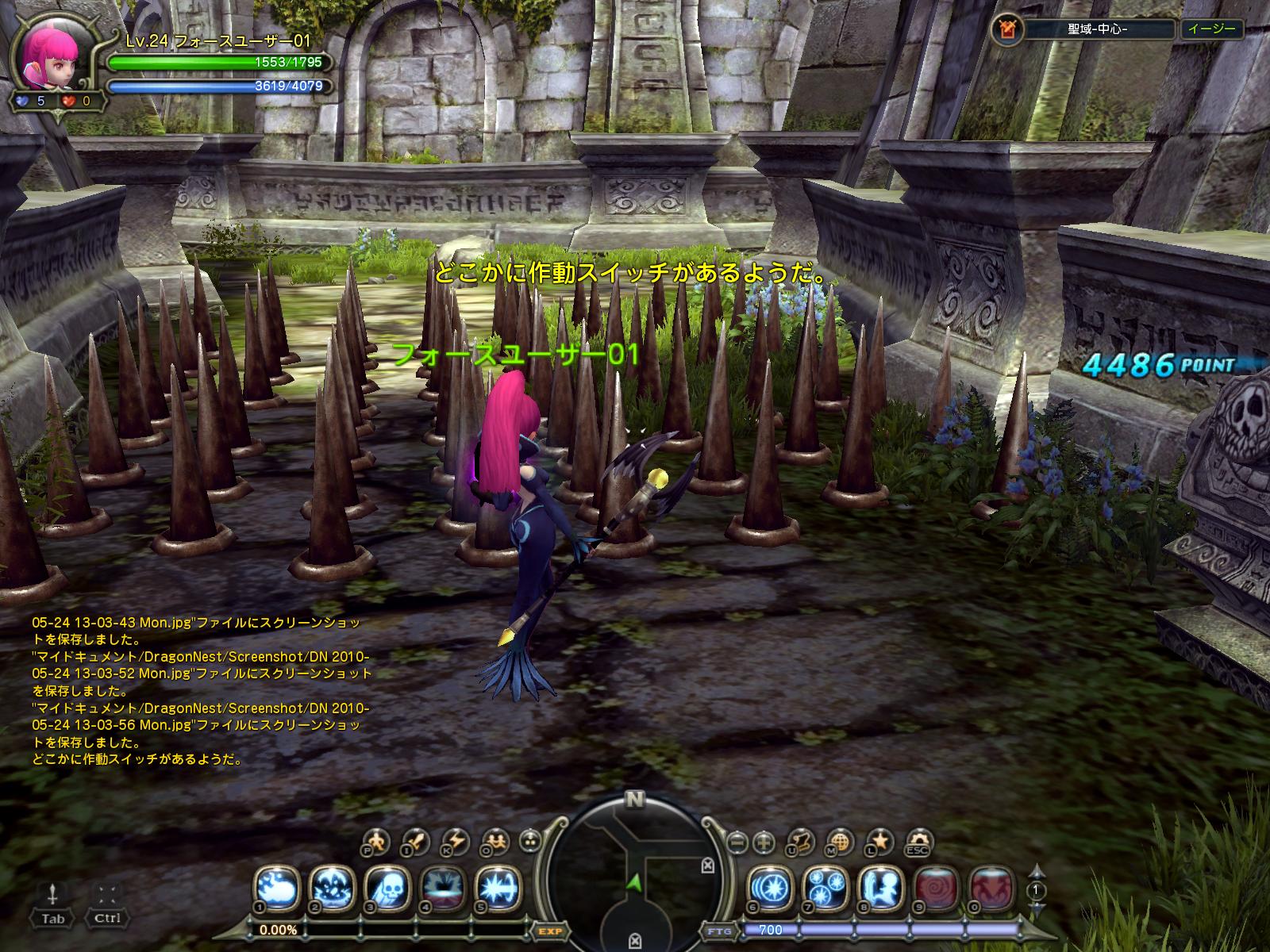This screenshot has width=1270, height=952.
Task: Switch to the next quickslot page arrow up
Action: [x=1035, y=872]
